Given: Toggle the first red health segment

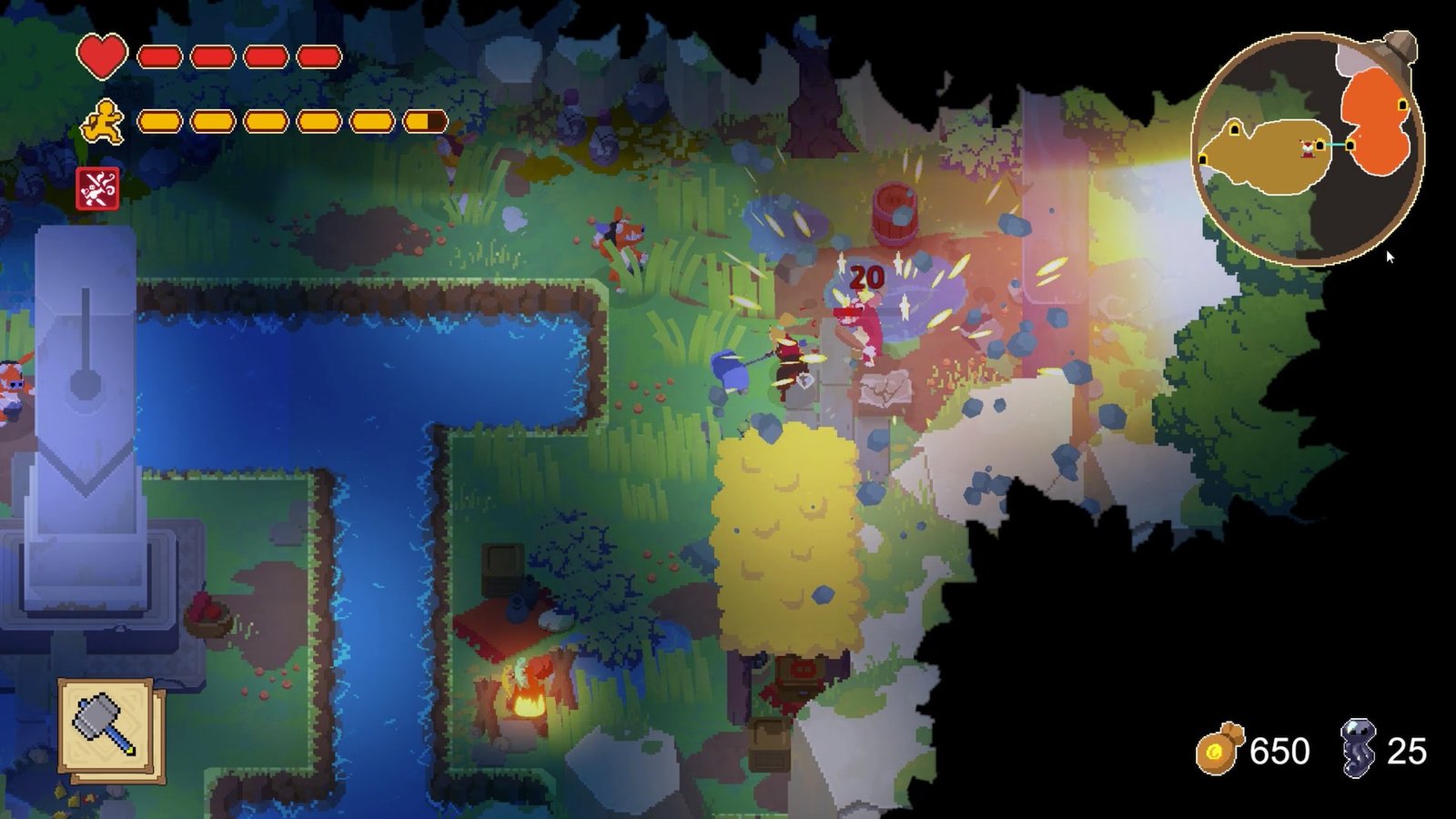Looking at the screenshot, I should 161,56.
